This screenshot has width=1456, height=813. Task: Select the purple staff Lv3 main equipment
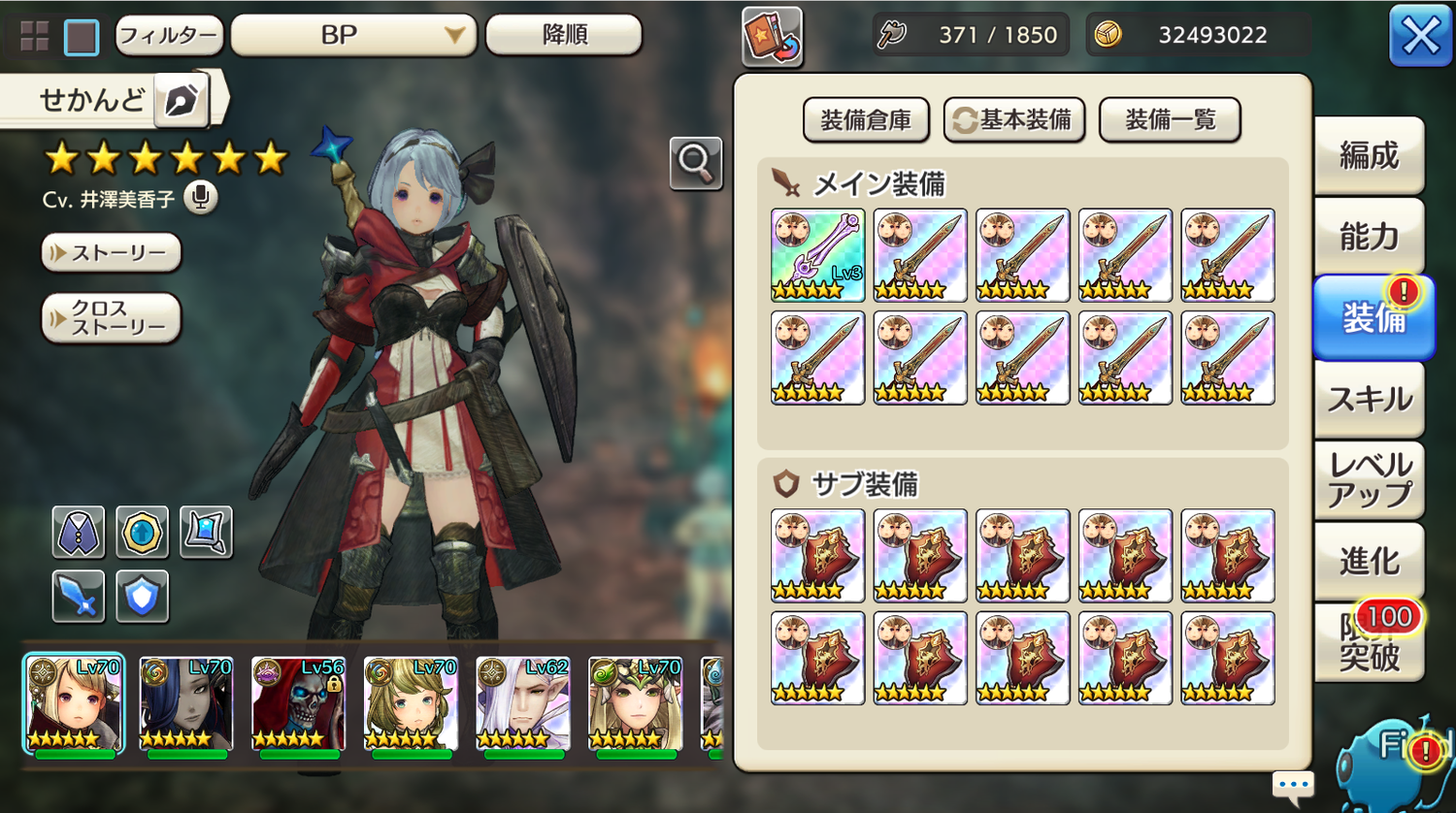click(817, 255)
